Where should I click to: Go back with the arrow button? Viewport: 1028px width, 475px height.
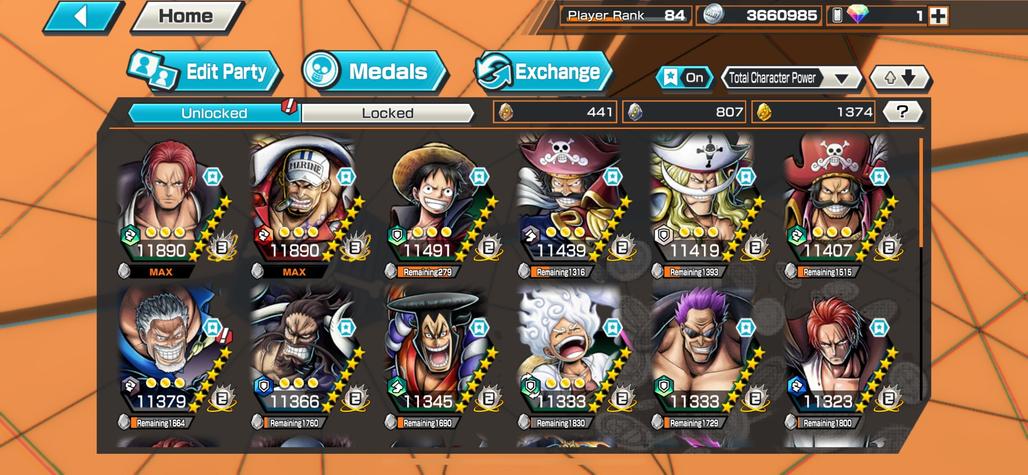pos(82,16)
